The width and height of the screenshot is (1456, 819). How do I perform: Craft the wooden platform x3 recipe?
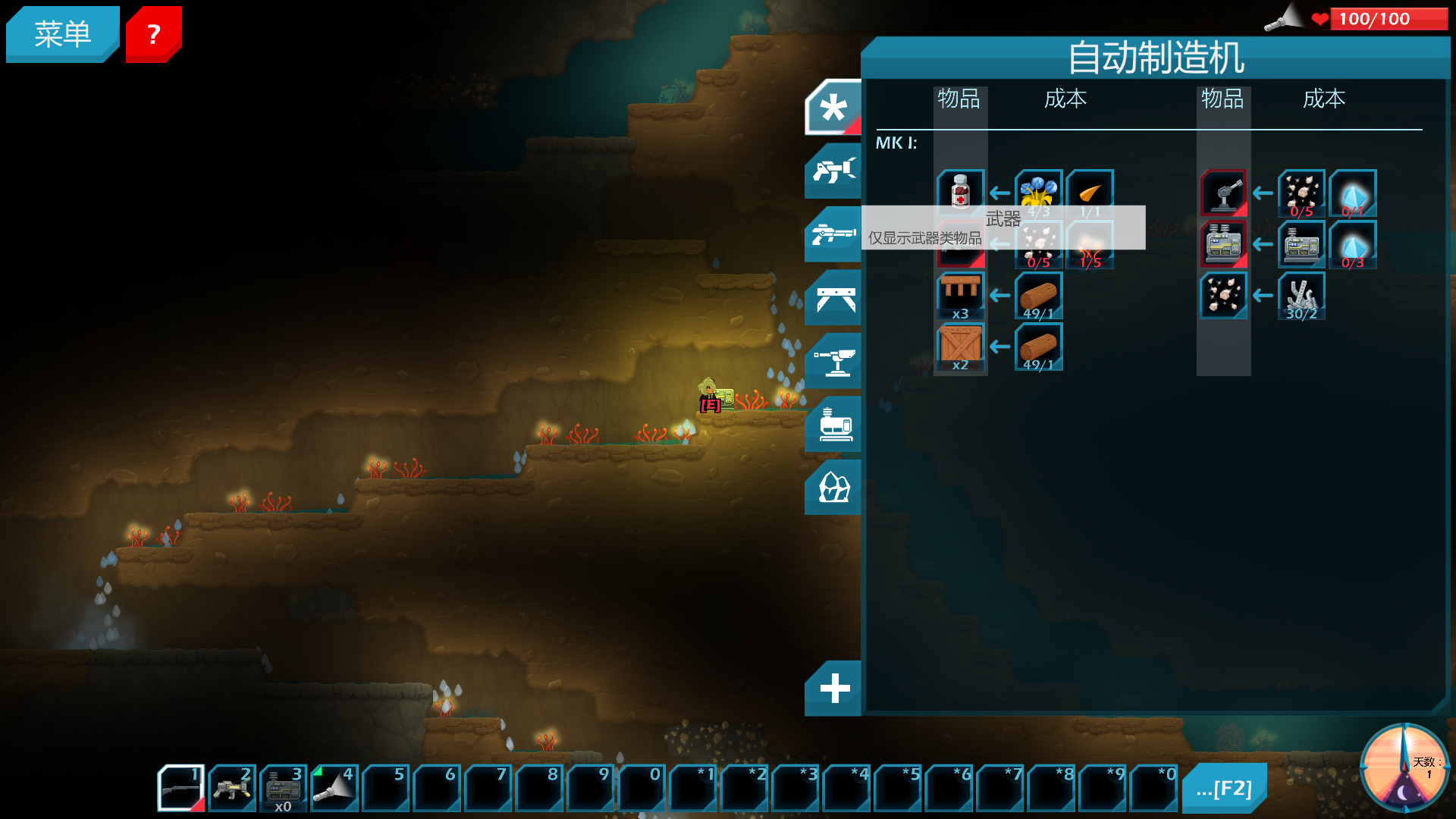click(960, 295)
